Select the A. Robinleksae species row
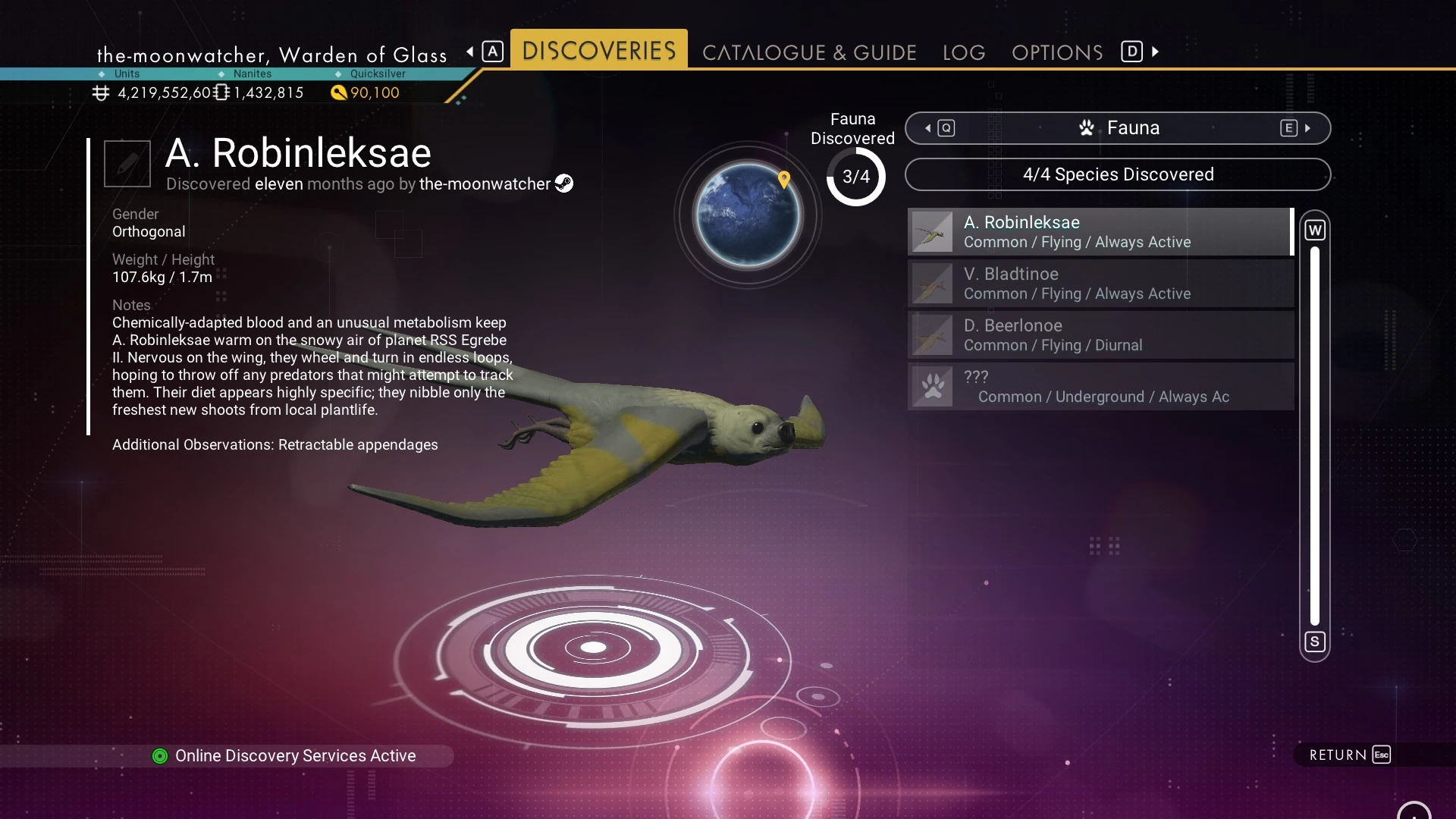Screen dimensions: 1456x819 pyautogui.click(x=1100, y=232)
